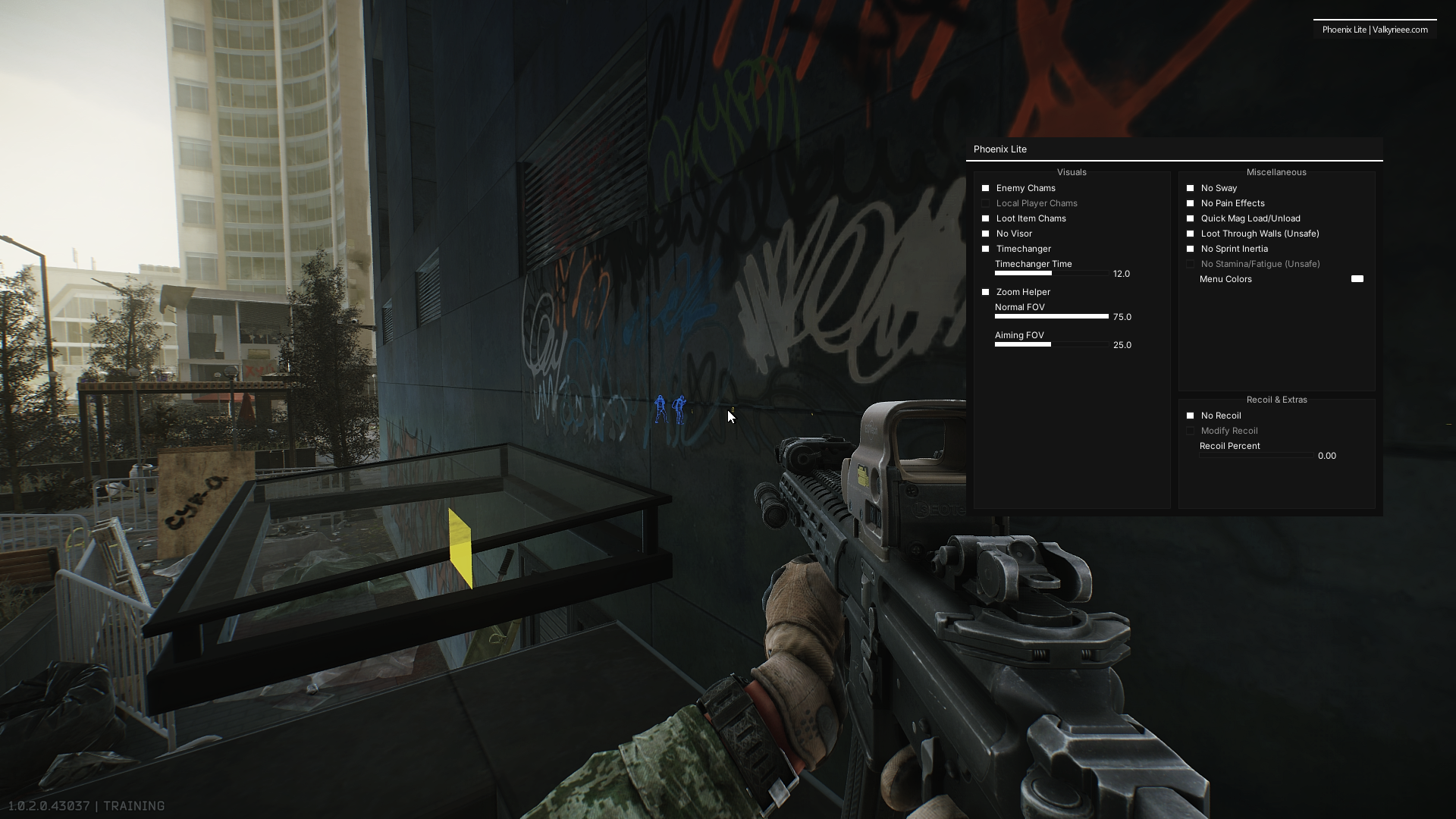Image resolution: width=1456 pixels, height=819 pixels.
Task: Toggle the No Visor setting
Action: click(x=986, y=234)
